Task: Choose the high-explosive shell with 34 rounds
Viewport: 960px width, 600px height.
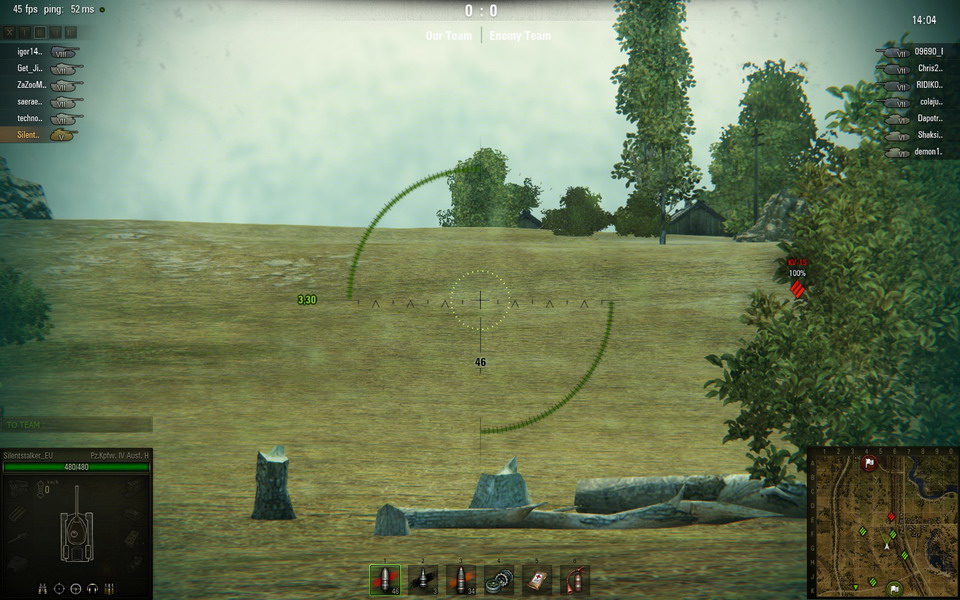Action: pyautogui.click(x=461, y=579)
